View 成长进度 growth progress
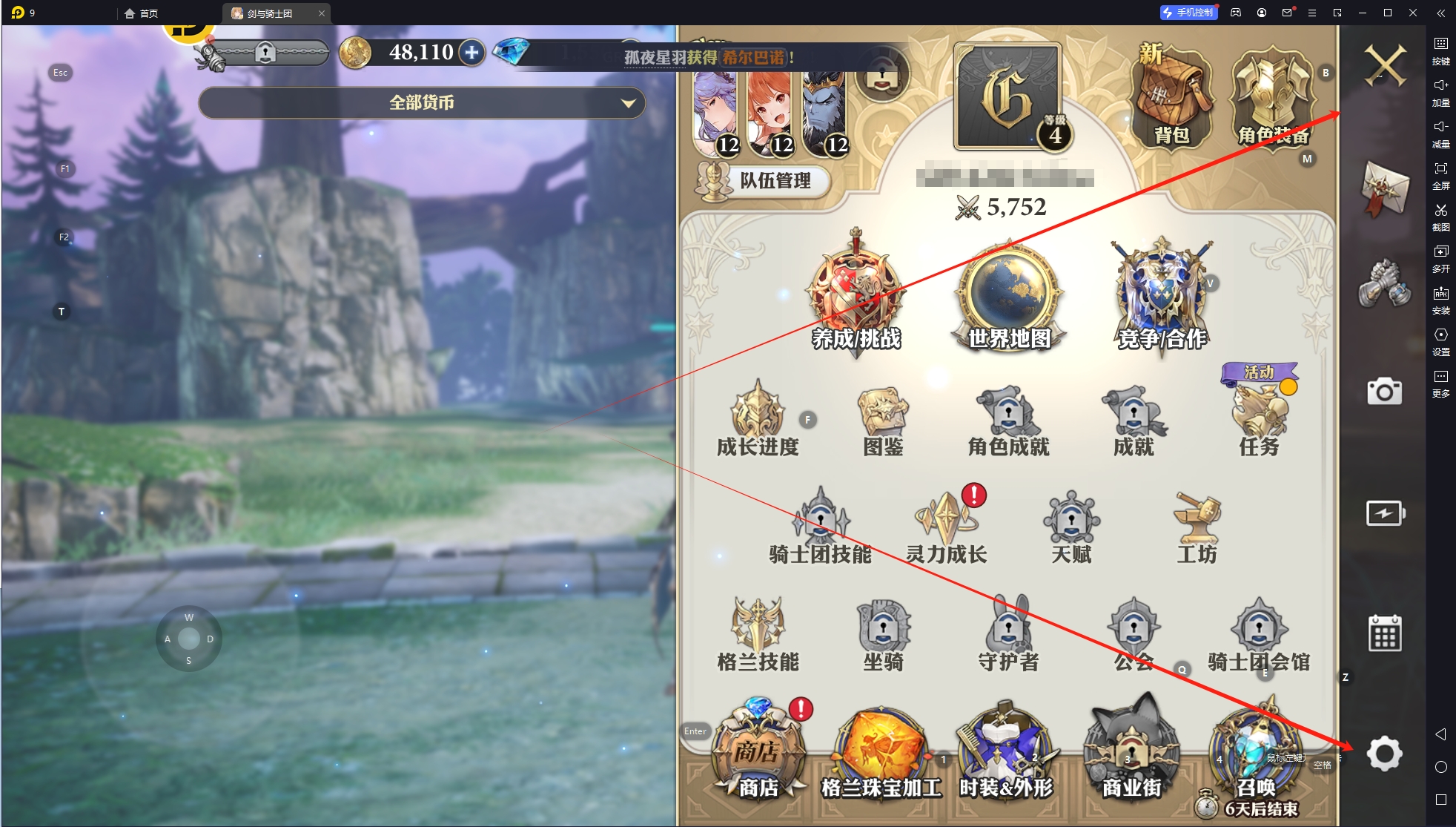 (758, 419)
